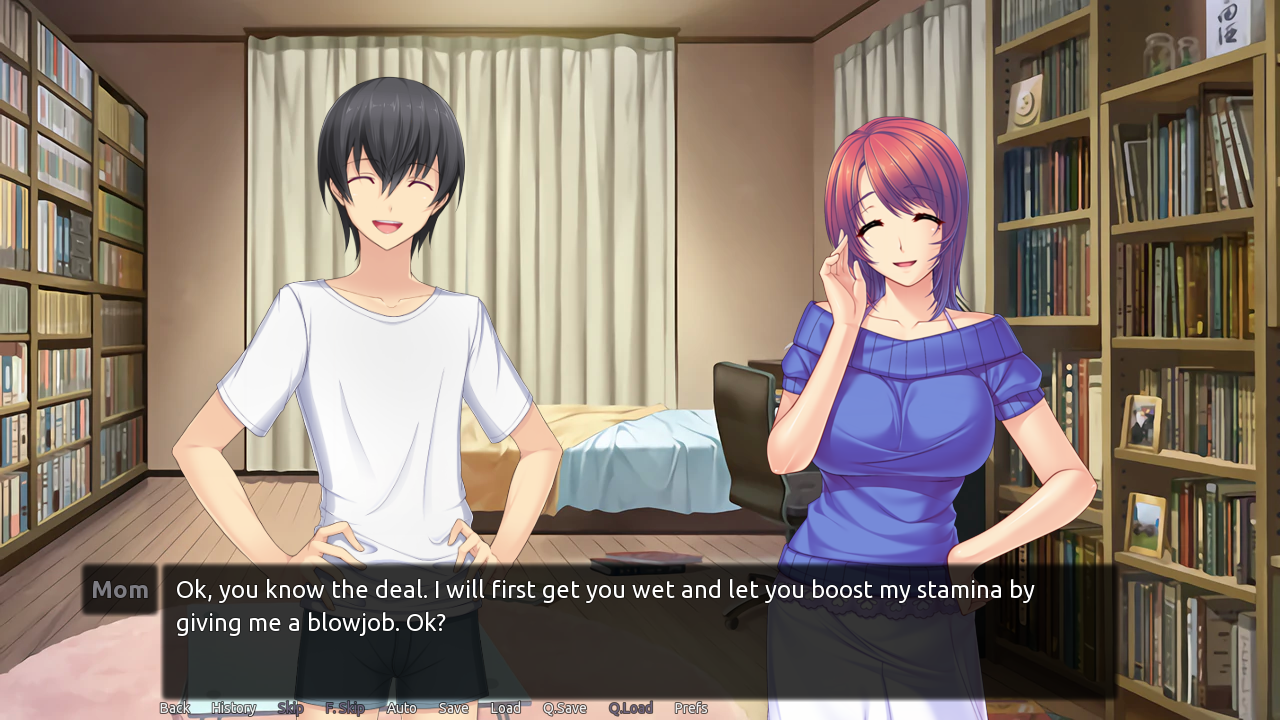
Task: Enable F.Skip fast skipping
Action: pyautogui.click(x=345, y=708)
